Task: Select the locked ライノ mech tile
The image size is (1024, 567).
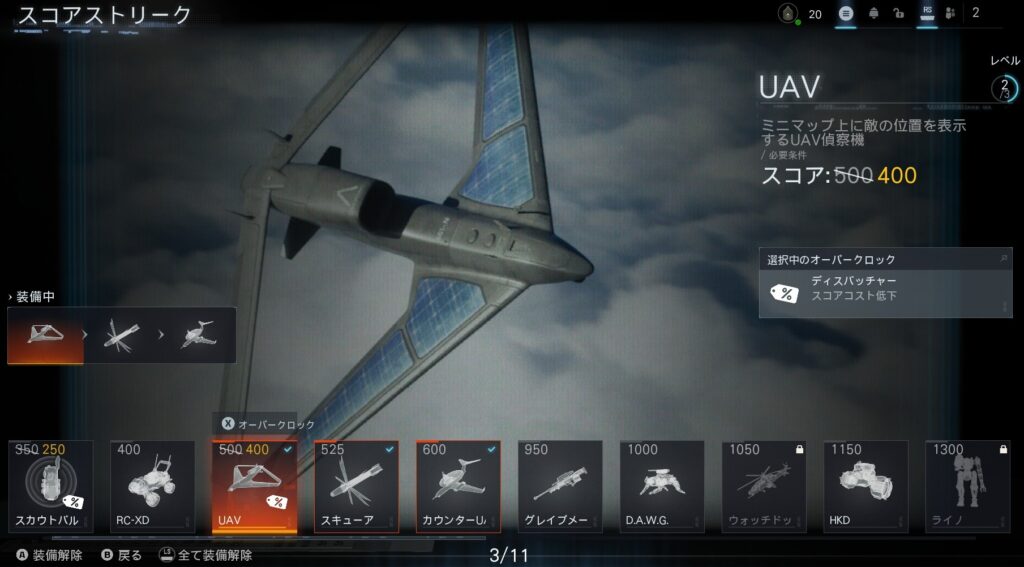Action: 967,486
